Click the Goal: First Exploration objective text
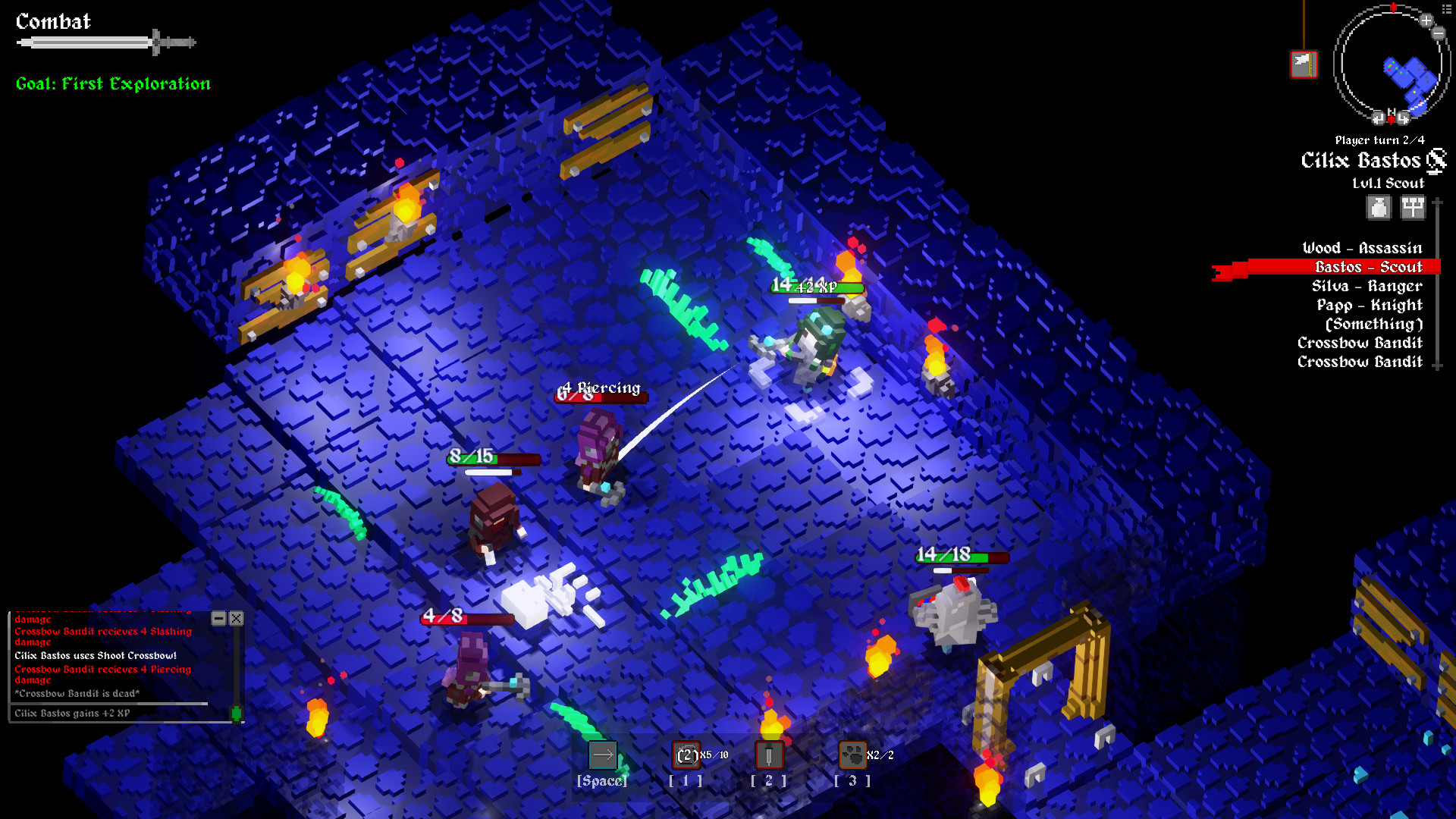The width and height of the screenshot is (1456, 819). [x=112, y=83]
